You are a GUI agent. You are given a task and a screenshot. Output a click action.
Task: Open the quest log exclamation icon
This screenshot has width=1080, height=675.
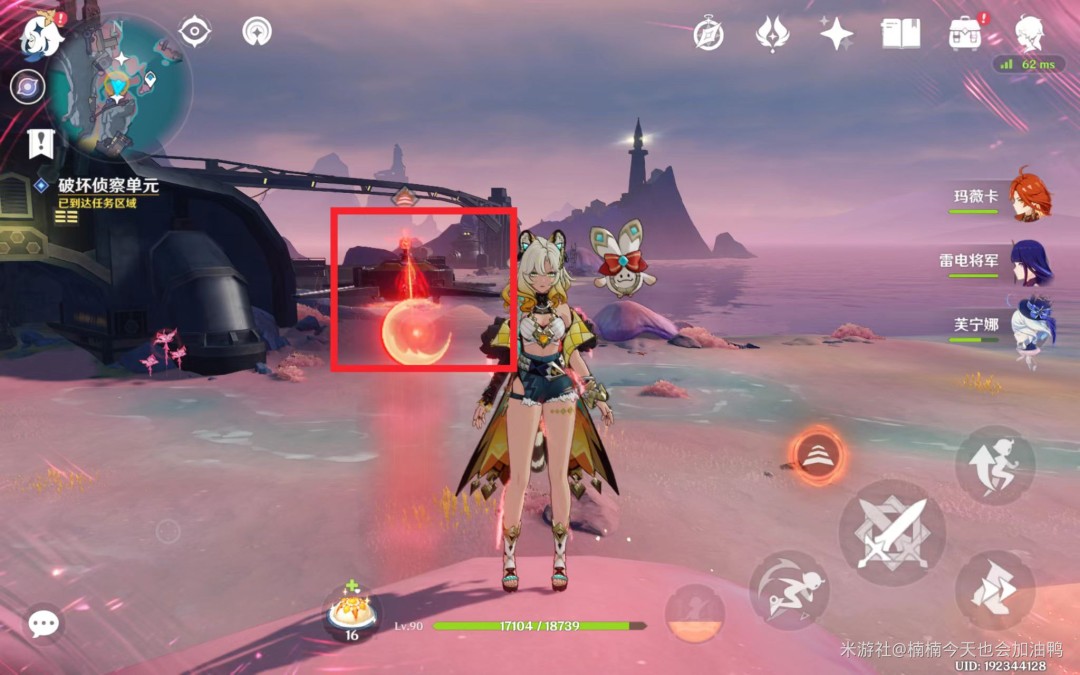41,144
